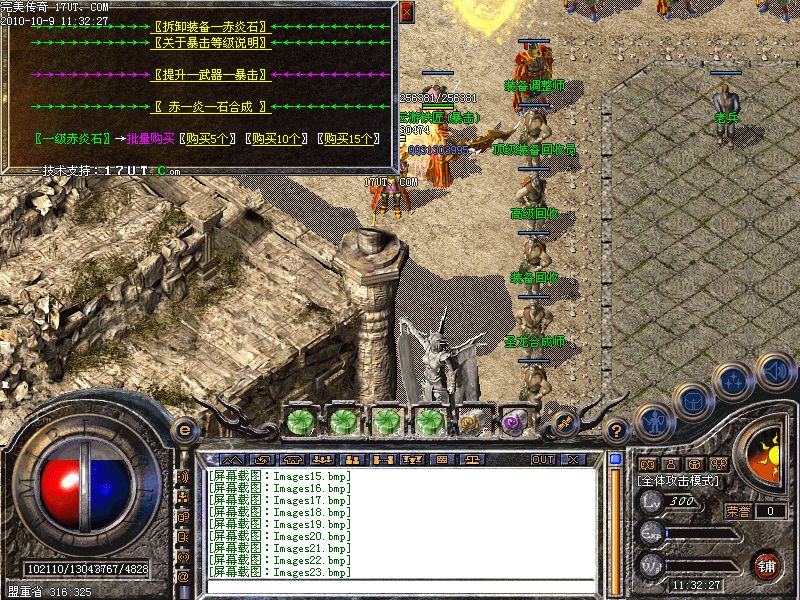Viewport: 800px width, 600px height.
Task: Click the OUT button on the chat toolbar
Action: [543, 459]
